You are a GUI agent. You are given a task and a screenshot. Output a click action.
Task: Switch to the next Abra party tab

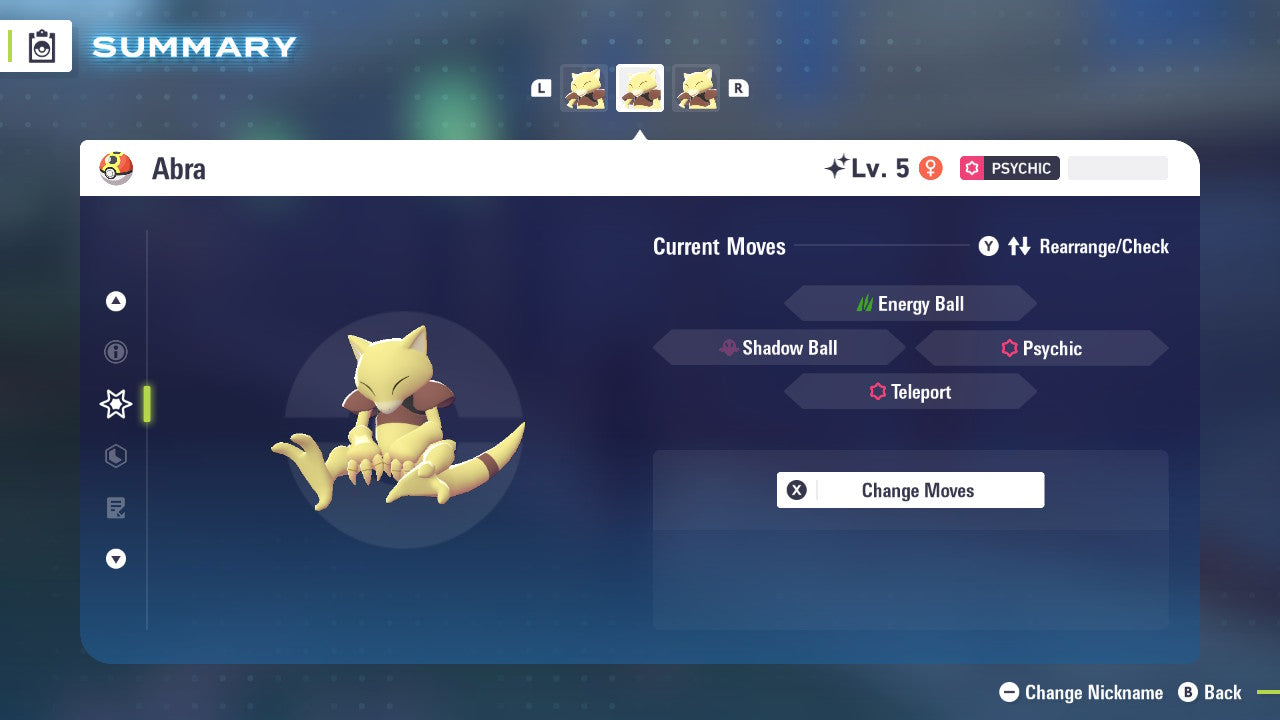coord(696,87)
